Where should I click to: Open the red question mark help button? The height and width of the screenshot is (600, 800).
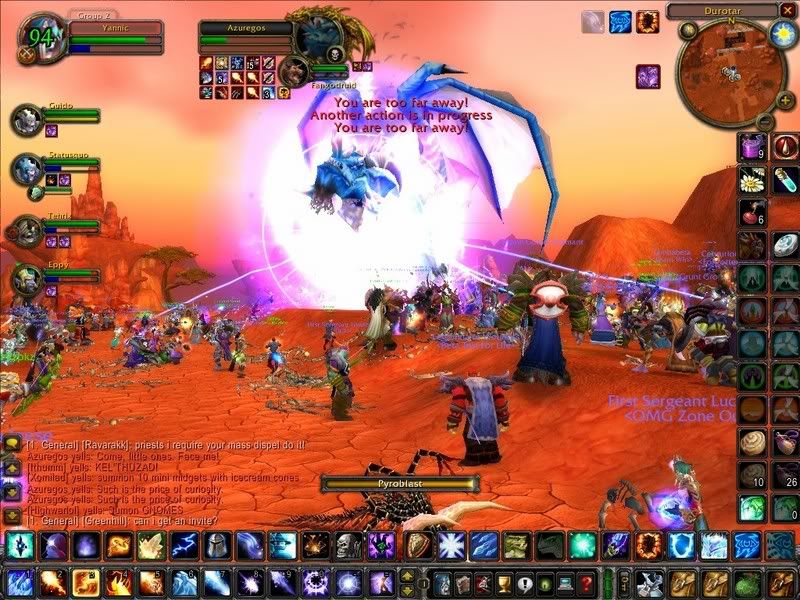(588, 583)
